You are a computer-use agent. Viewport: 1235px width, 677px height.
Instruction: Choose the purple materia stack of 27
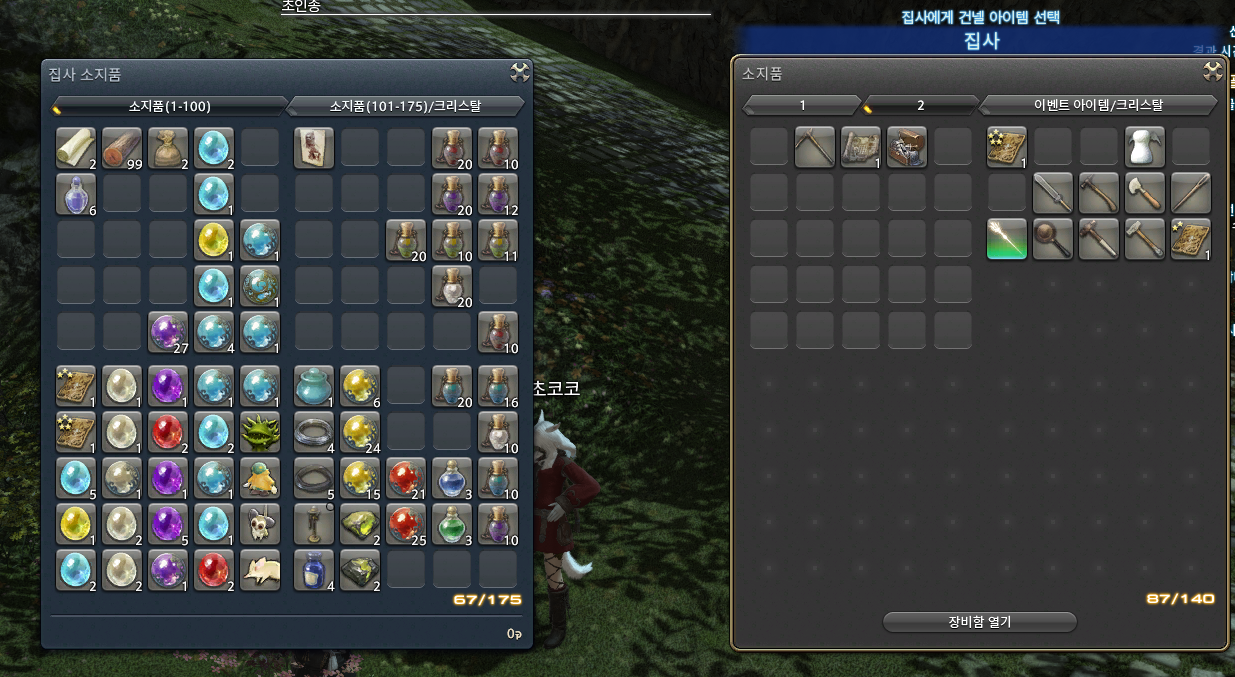click(x=168, y=331)
